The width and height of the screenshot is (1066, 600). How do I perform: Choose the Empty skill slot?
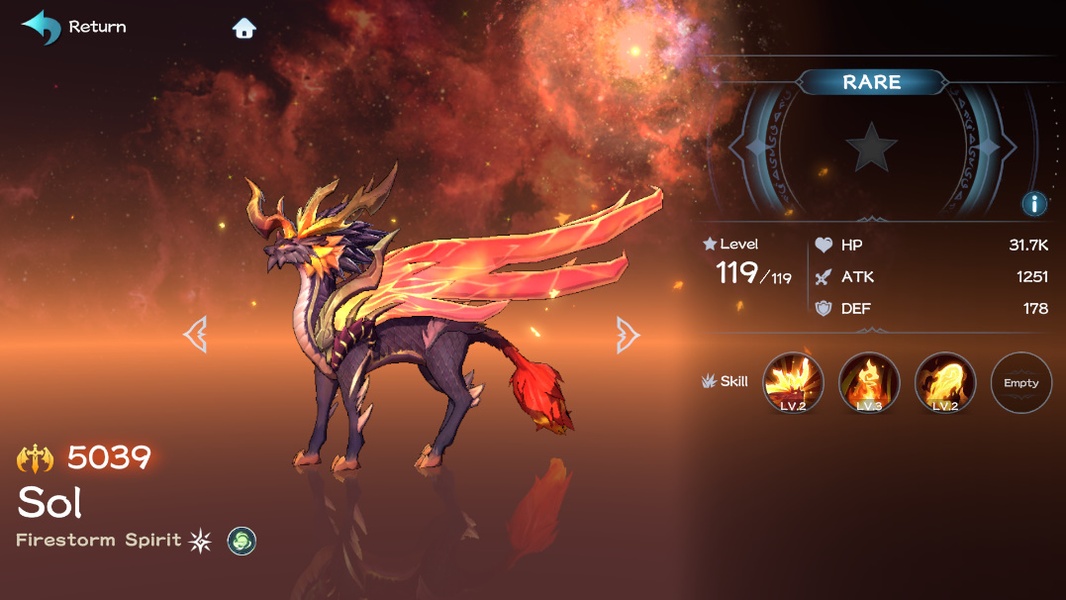1021,382
